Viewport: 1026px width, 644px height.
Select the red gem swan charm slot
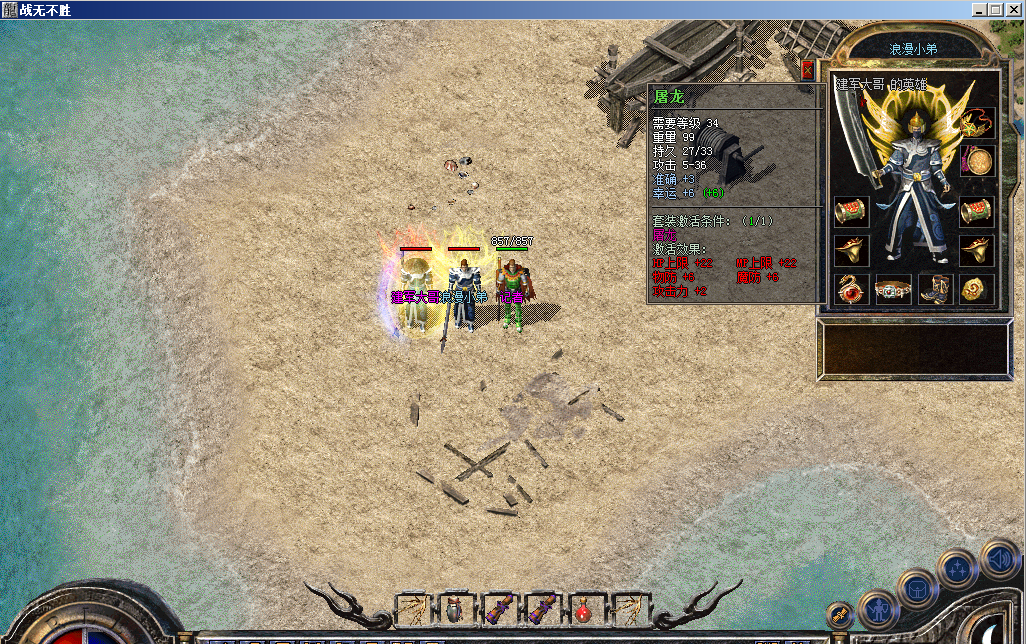(851, 290)
